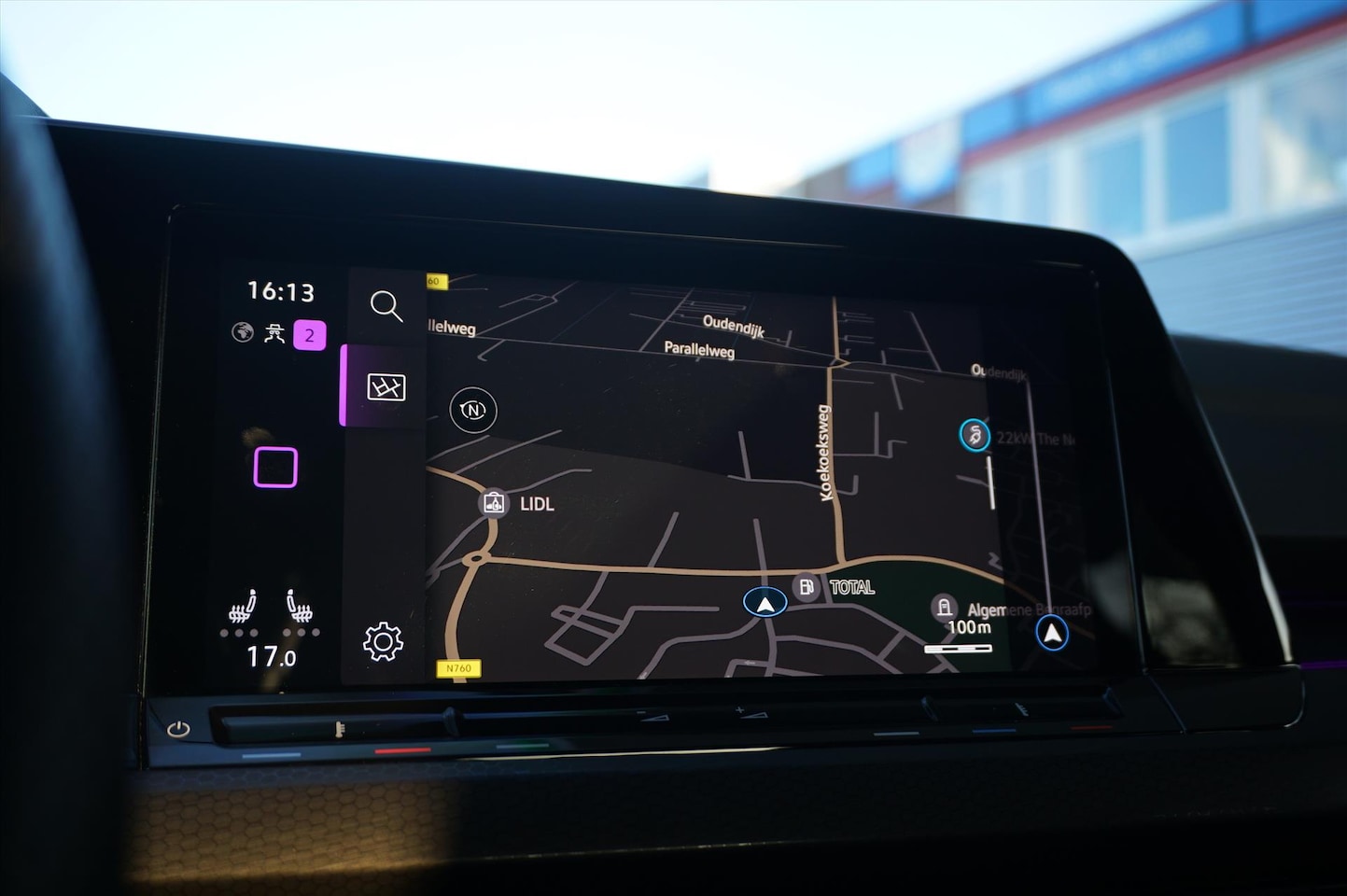Screen dimensions: 1347x896
Task: Select the TOTAL fuel station marker
Action: pyautogui.click(x=807, y=586)
